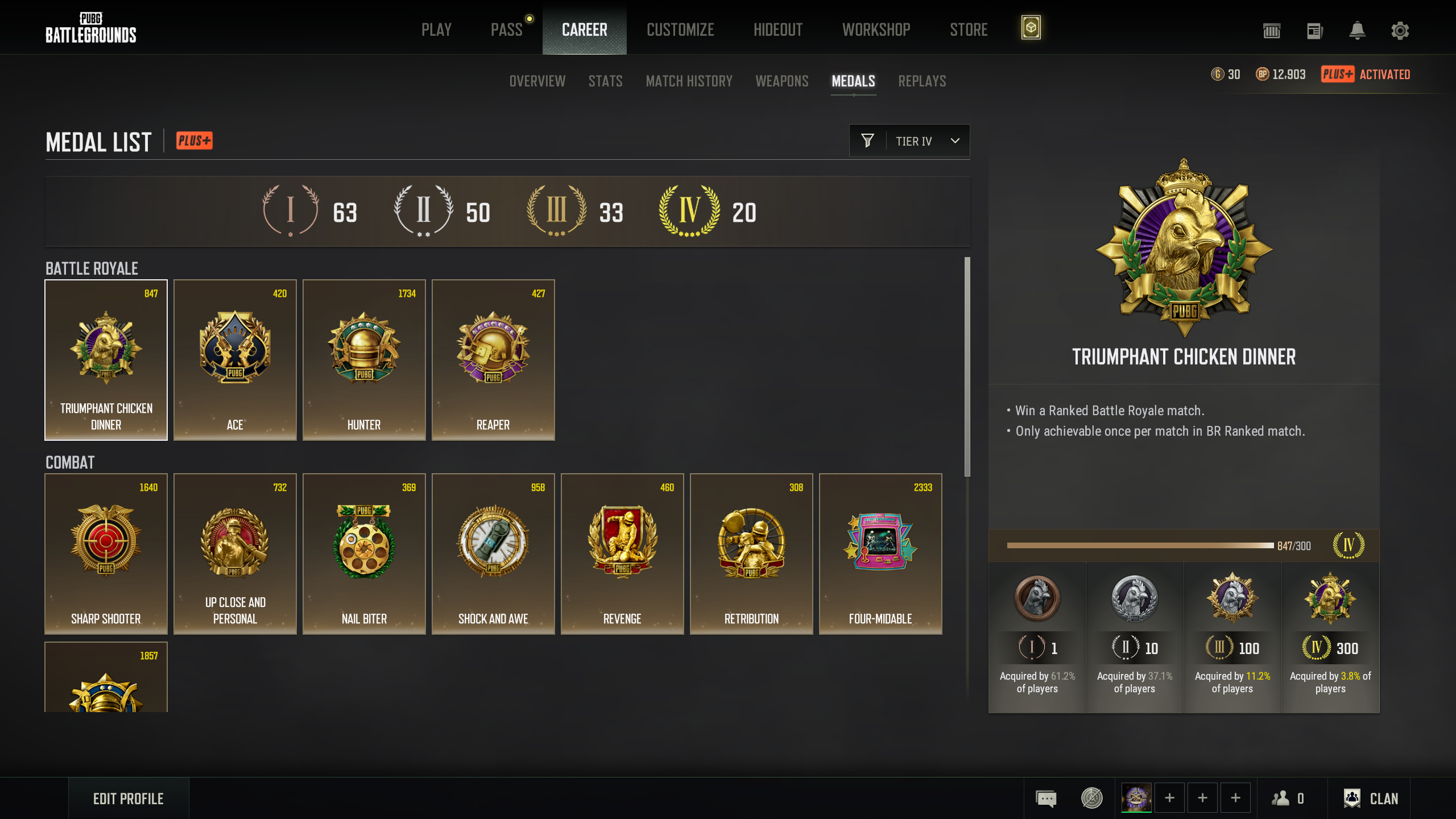Screen dimensions: 1456x819
Task: Select the Match History tab
Action: (689, 81)
